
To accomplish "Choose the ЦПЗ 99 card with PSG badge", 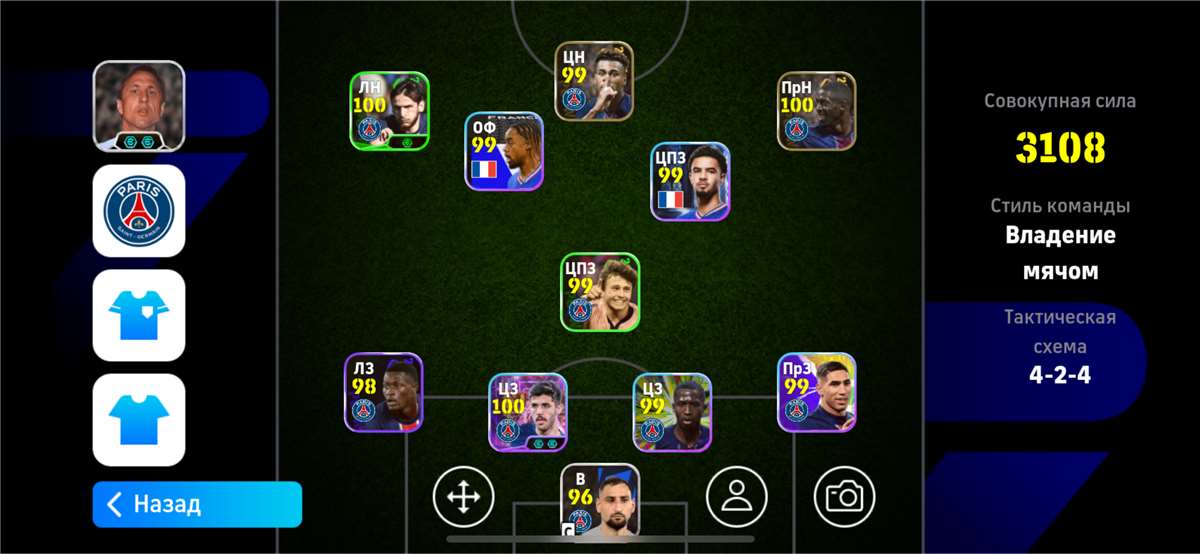I will (600, 292).
